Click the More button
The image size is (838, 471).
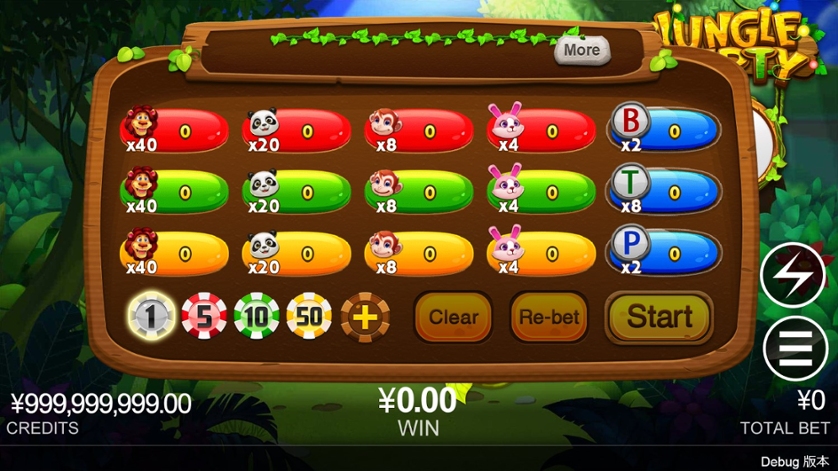(581, 50)
